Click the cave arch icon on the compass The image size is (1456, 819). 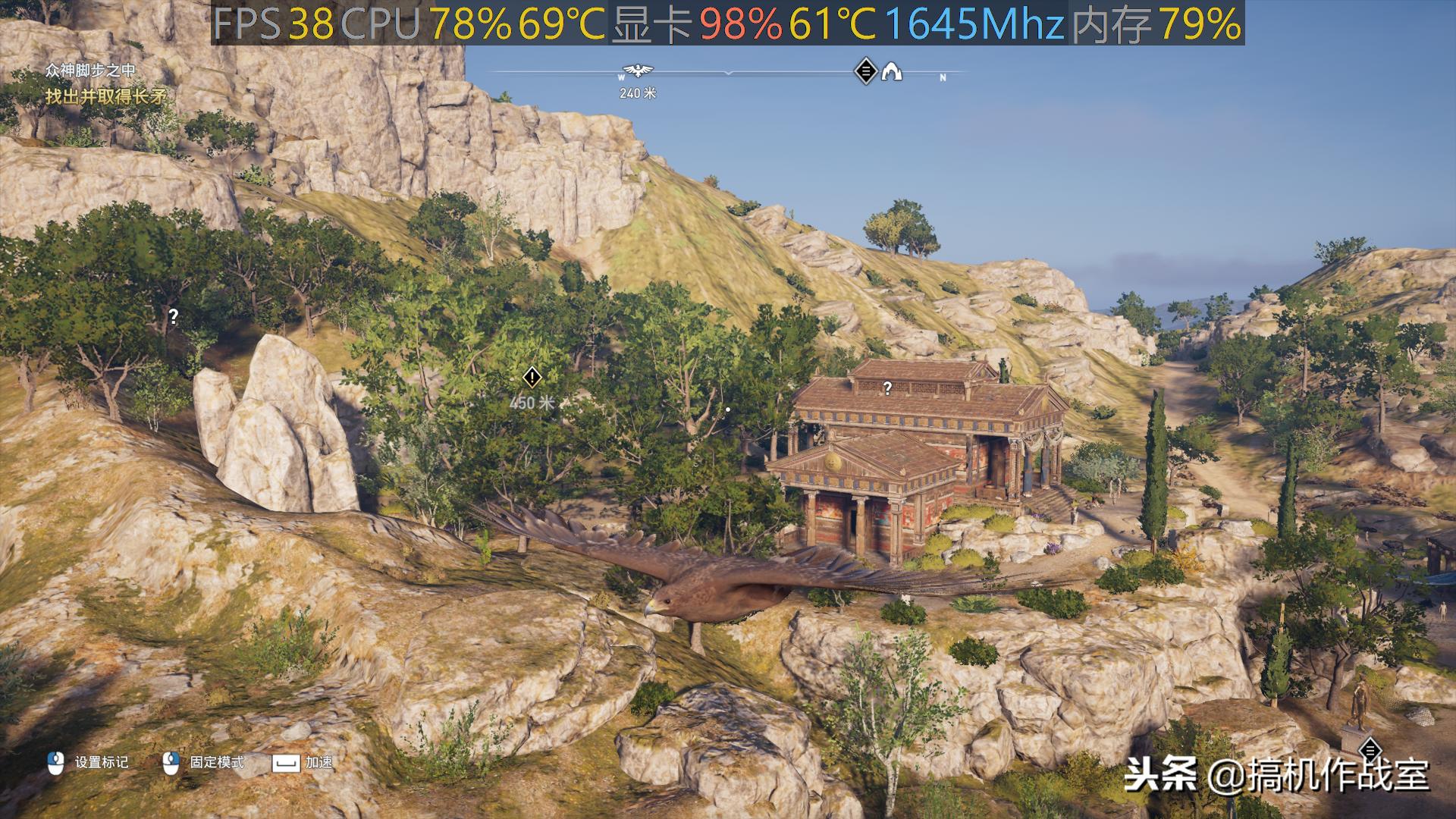(892, 72)
